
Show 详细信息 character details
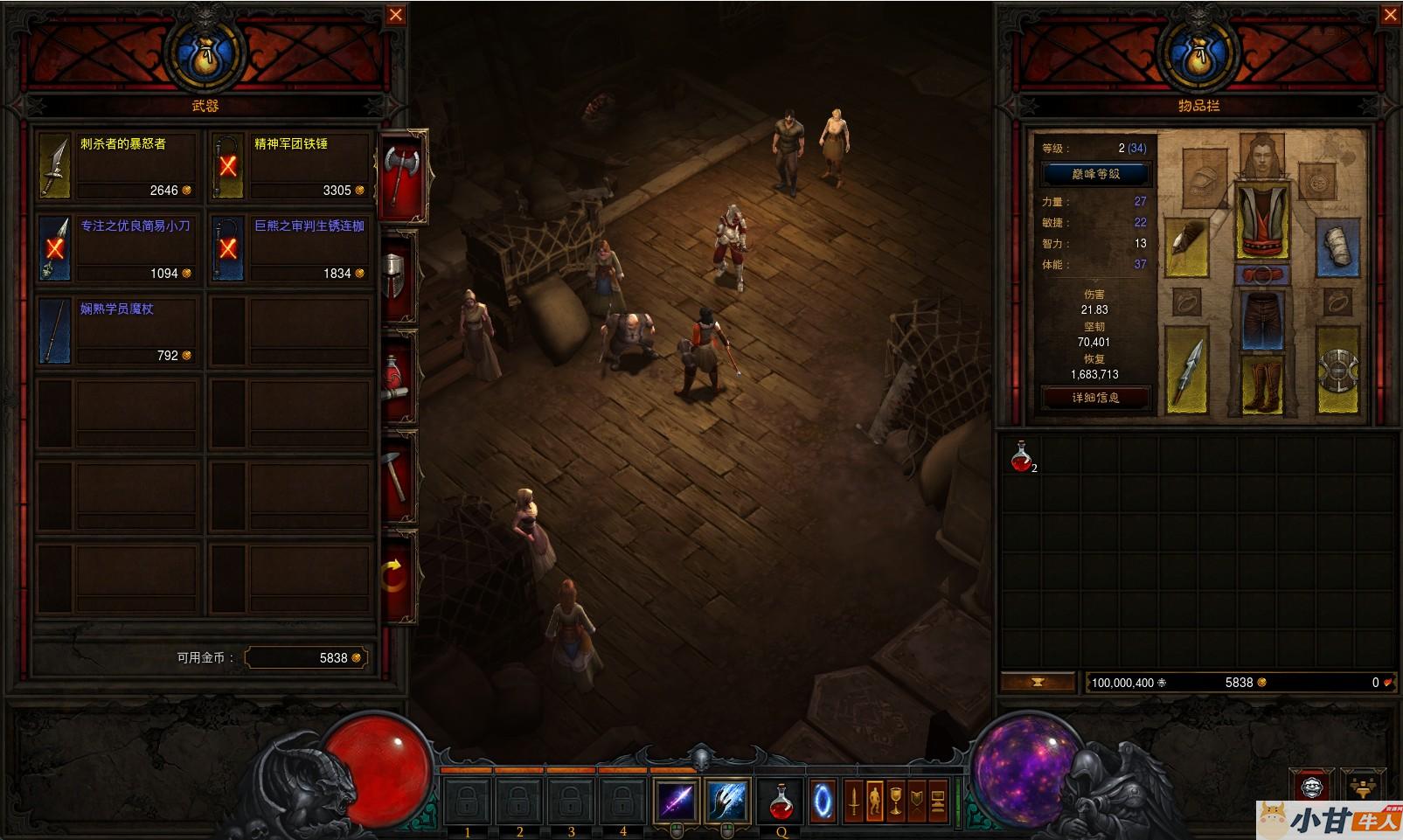(1095, 397)
